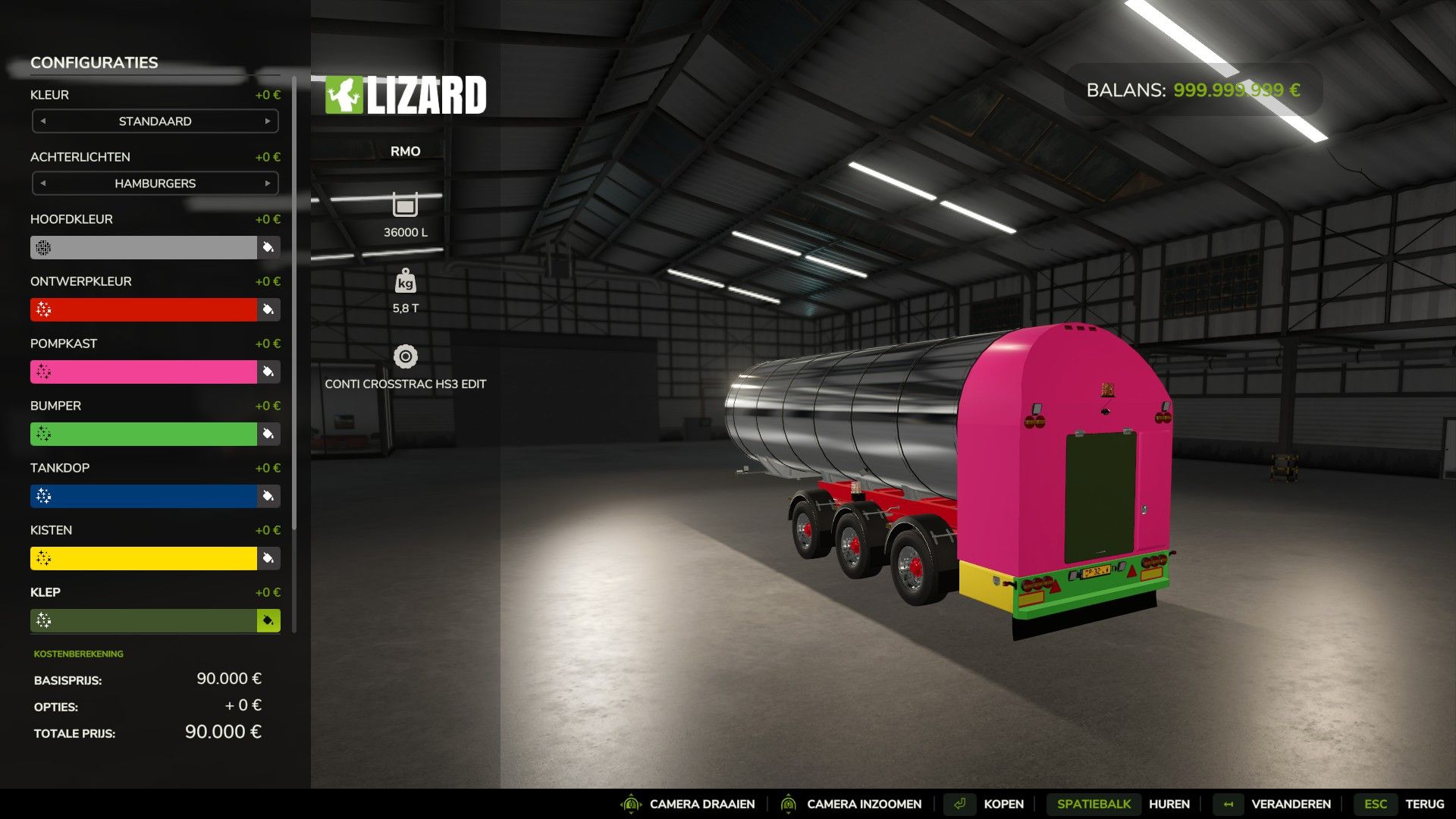Open the grey Hoofdkleur color bar
The width and height of the screenshot is (1456, 819).
pyautogui.click(x=144, y=247)
